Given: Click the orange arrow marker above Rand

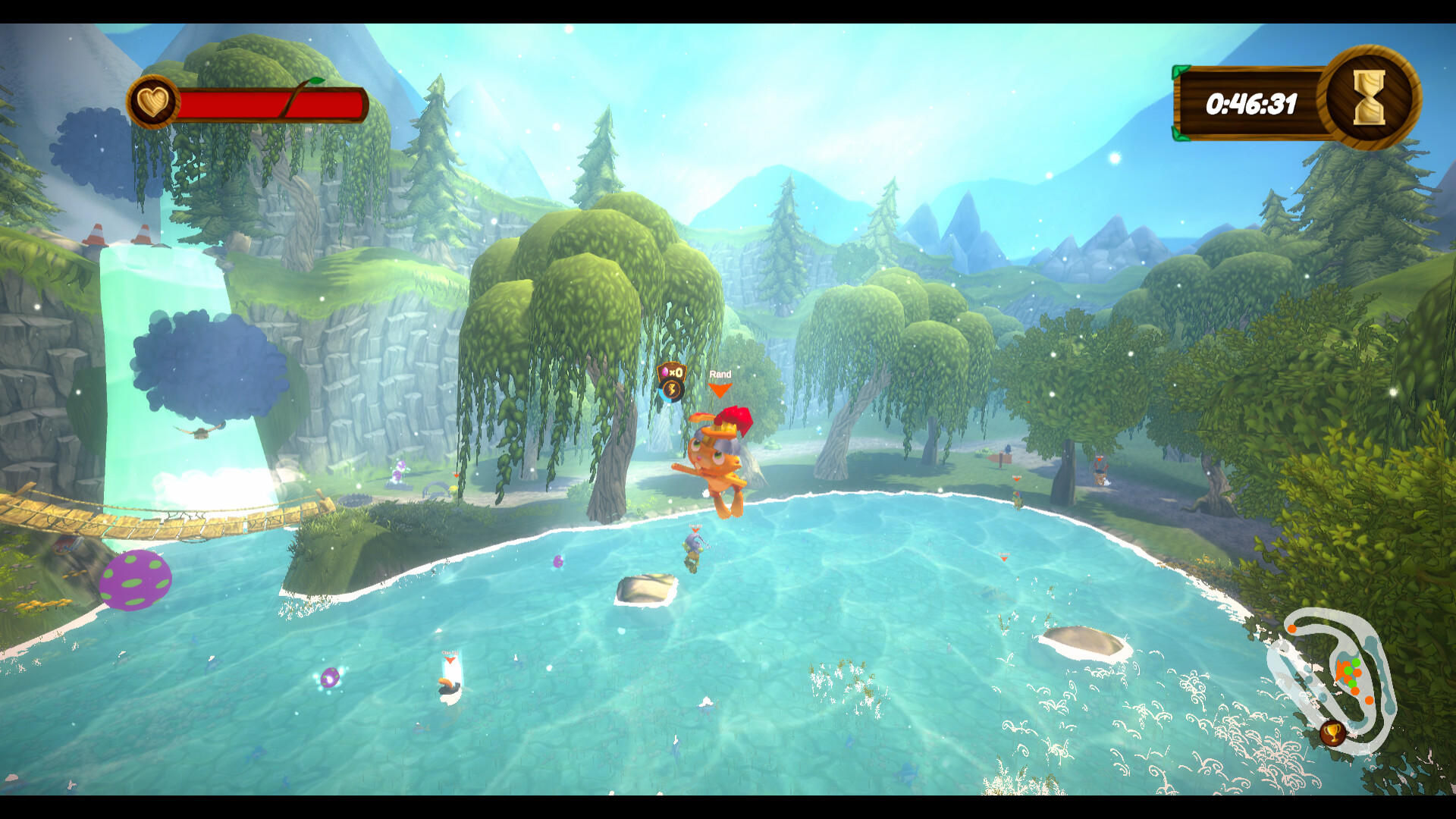Looking at the screenshot, I should 719,390.
